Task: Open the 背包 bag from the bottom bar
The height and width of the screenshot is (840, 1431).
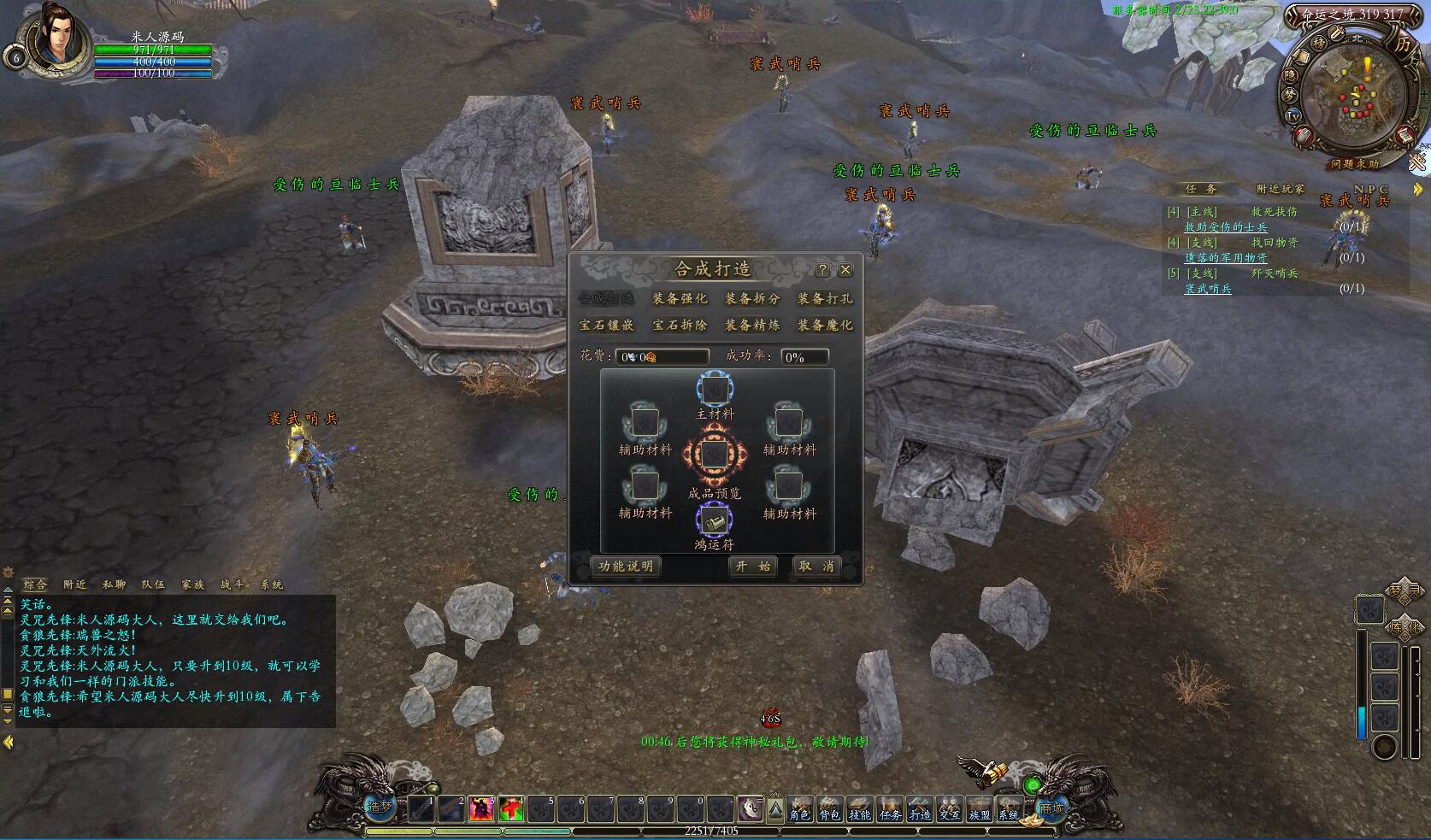Action: pos(829,808)
